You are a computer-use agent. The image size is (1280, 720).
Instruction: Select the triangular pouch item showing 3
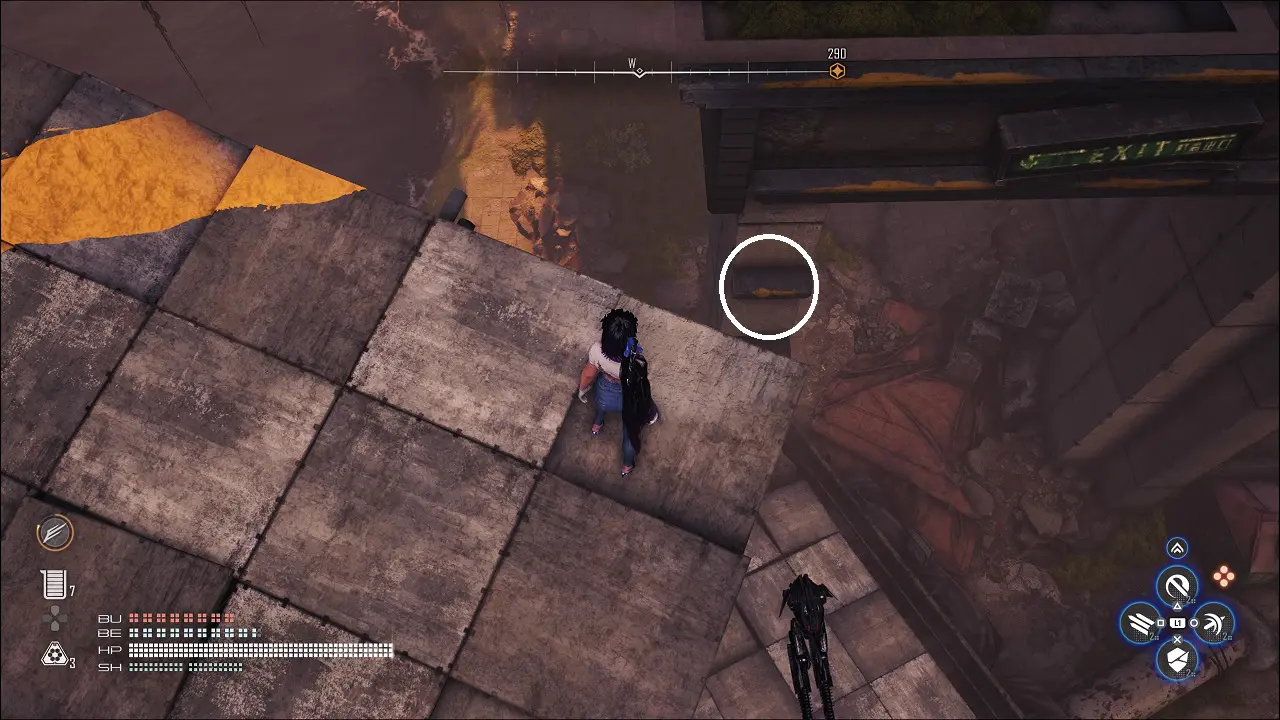click(x=53, y=655)
